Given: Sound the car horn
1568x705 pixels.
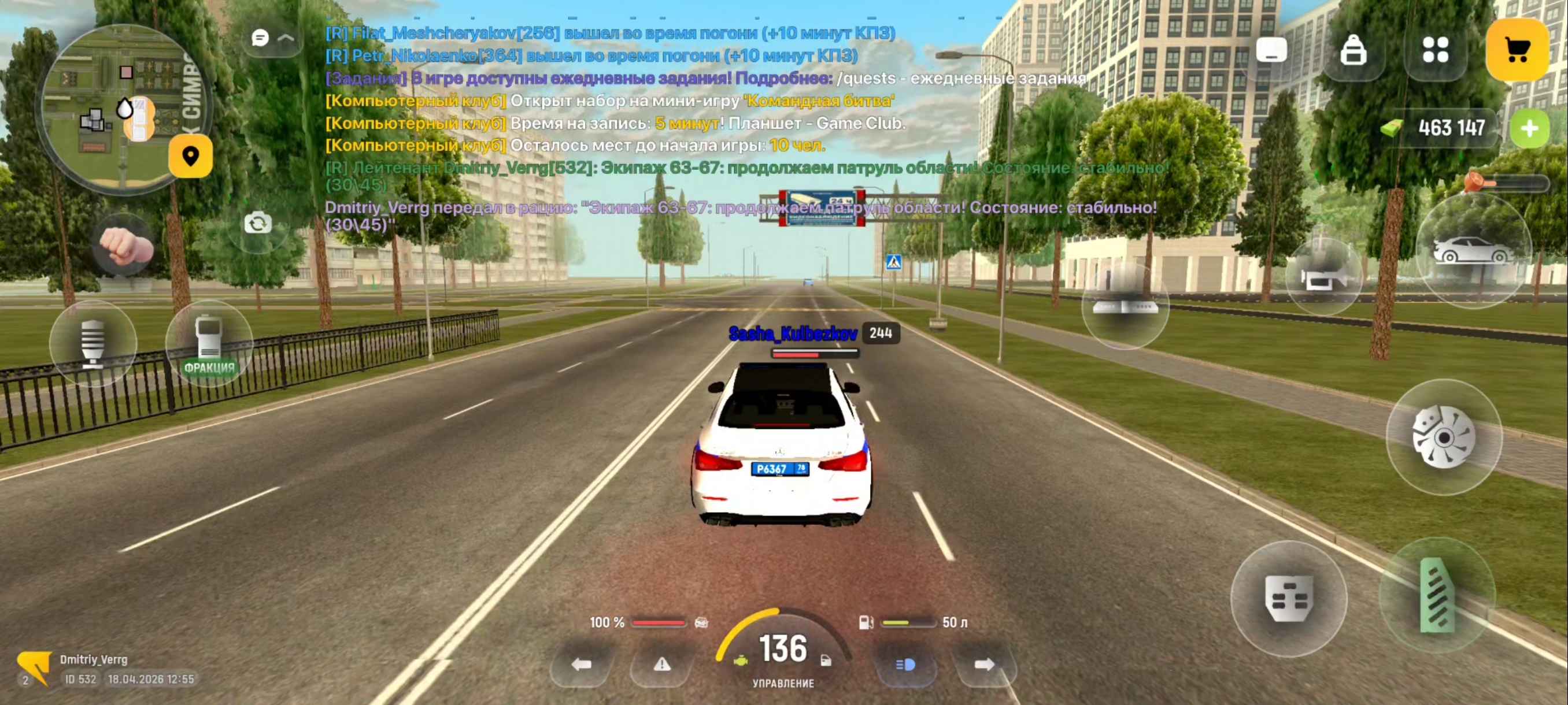Looking at the screenshot, I should 1323,278.
